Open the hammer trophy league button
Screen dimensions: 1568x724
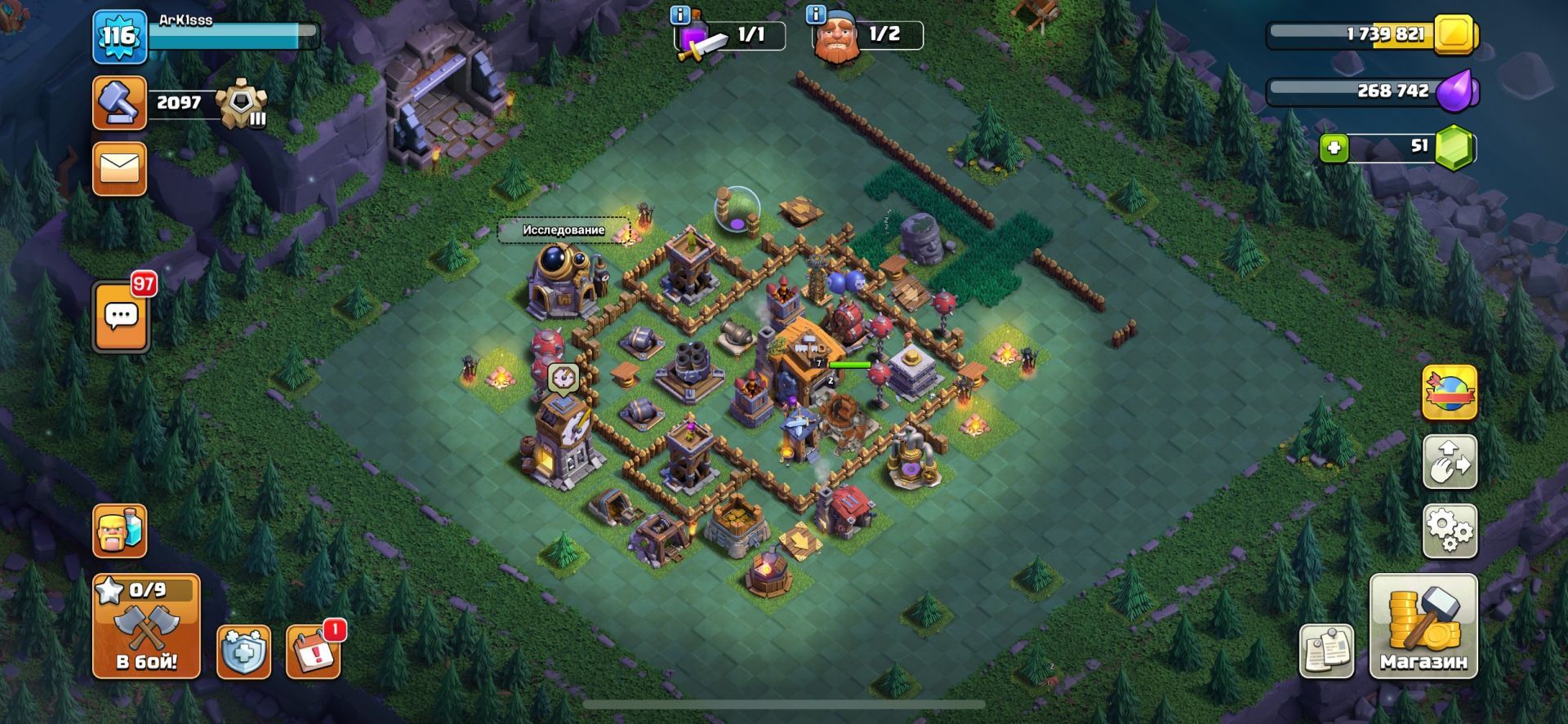(119, 103)
